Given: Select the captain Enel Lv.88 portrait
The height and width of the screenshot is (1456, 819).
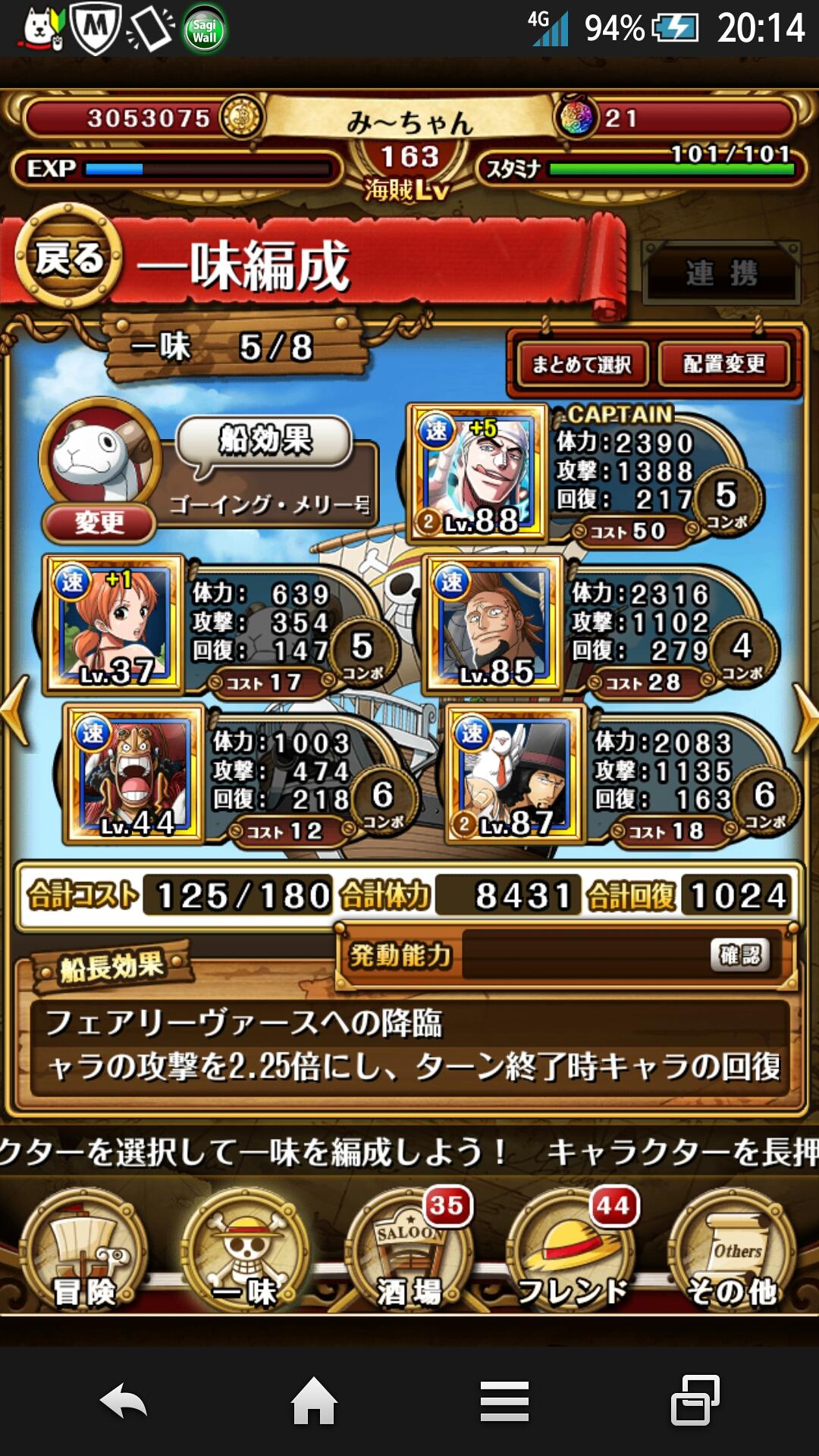Looking at the screenshot, I should click(x=478, y=472).
